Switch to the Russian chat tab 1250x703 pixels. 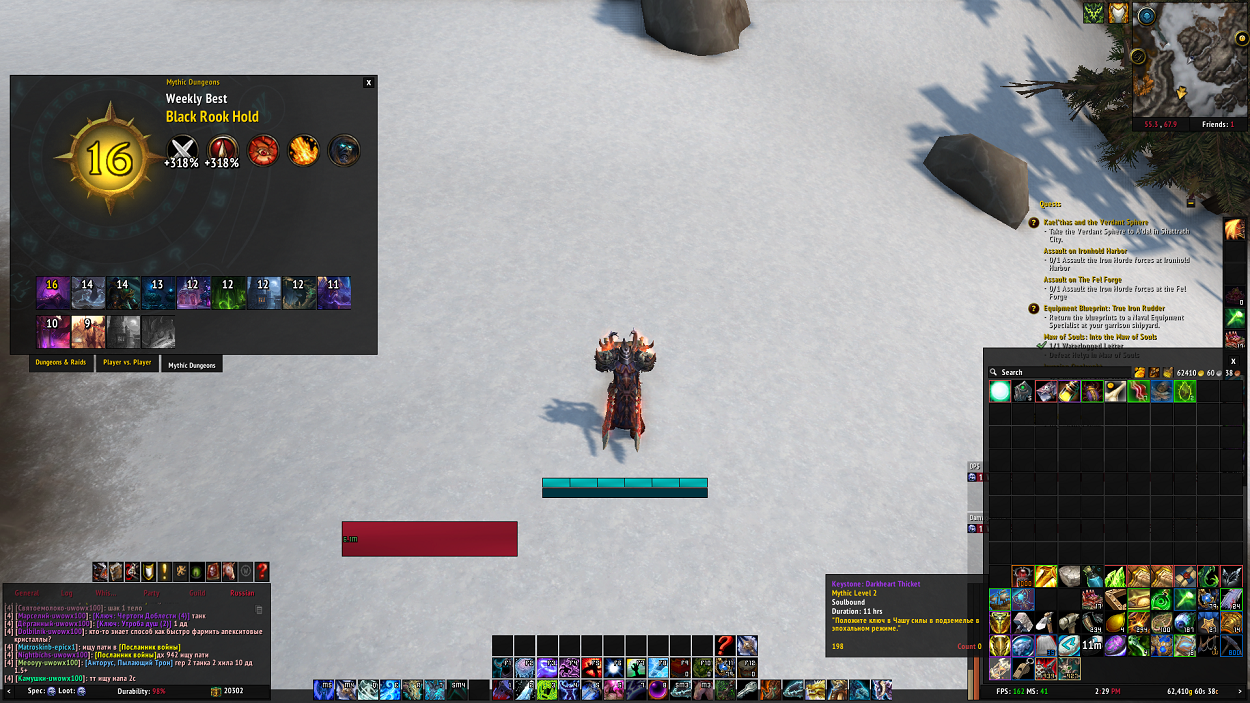(x=242, y=593)
